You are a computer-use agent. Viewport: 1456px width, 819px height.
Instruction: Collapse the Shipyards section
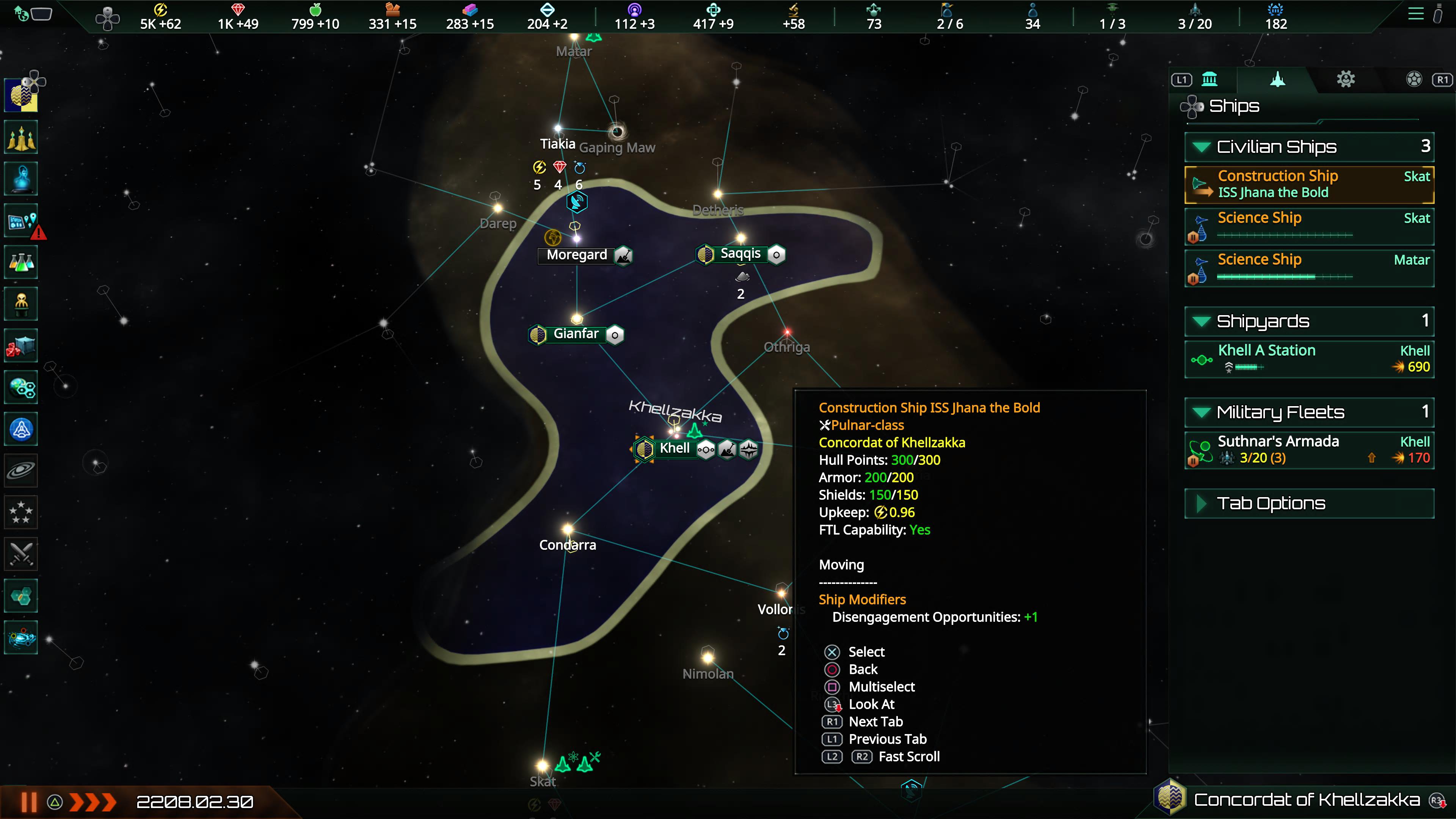(x=1201, y=321)
